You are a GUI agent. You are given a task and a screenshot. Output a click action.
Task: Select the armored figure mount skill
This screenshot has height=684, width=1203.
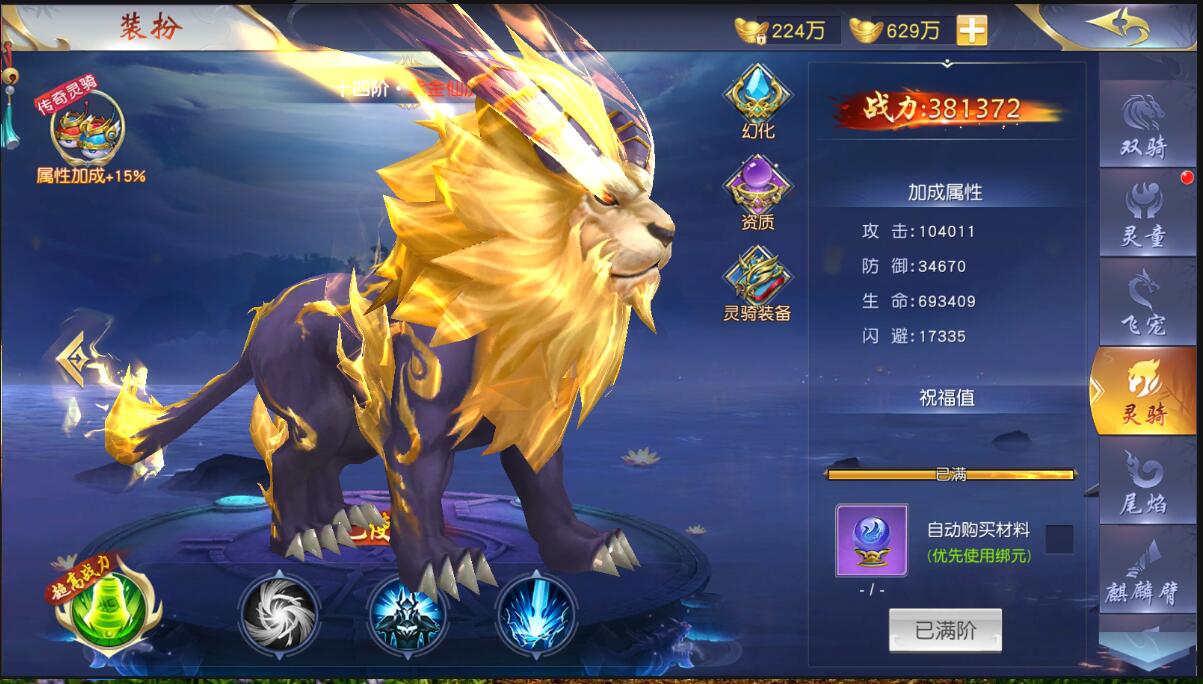click(x=407, y=610)
